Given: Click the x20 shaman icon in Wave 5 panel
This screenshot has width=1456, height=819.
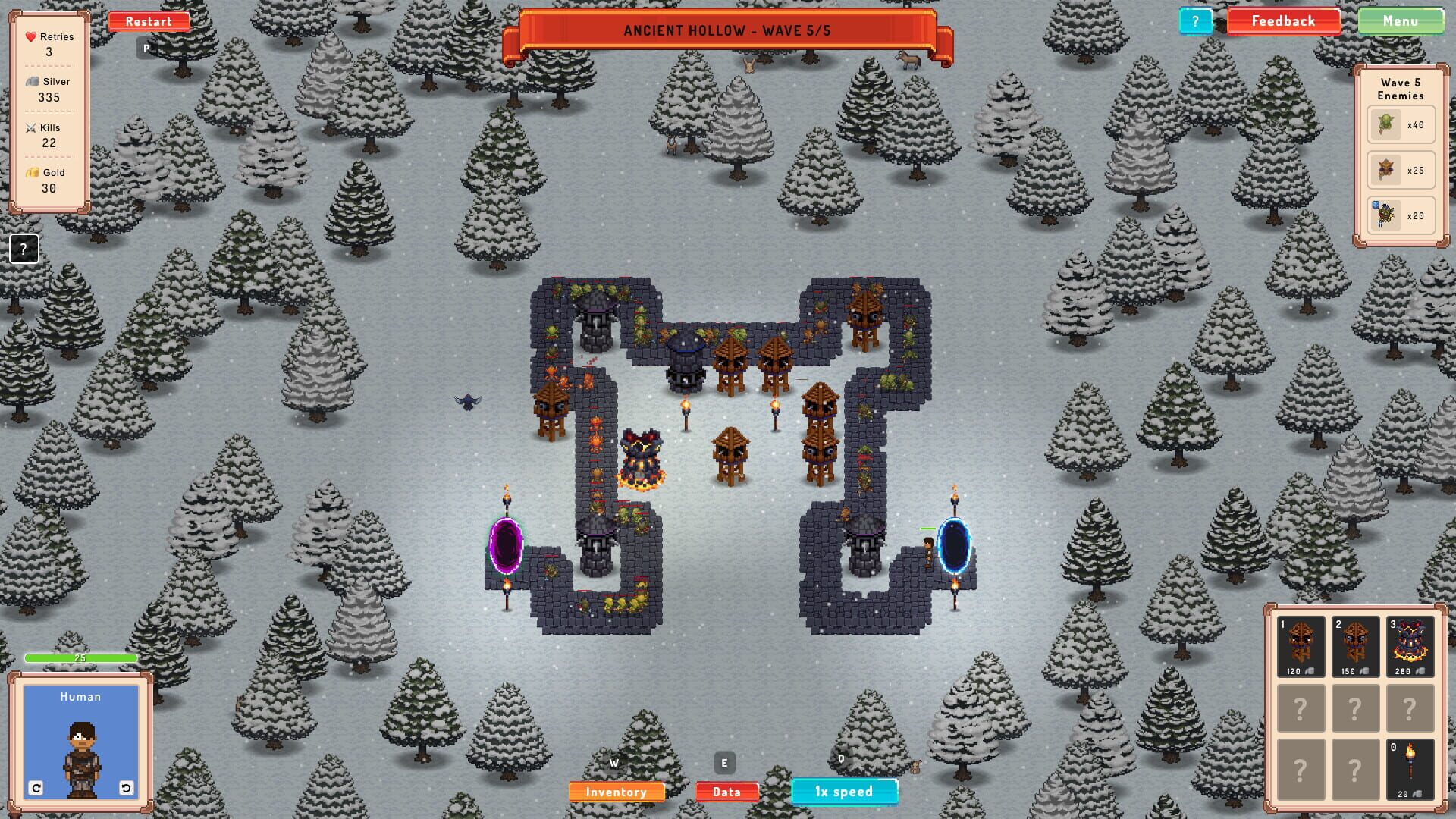Looking at the screenshot, I should (x=1385, y=215).
